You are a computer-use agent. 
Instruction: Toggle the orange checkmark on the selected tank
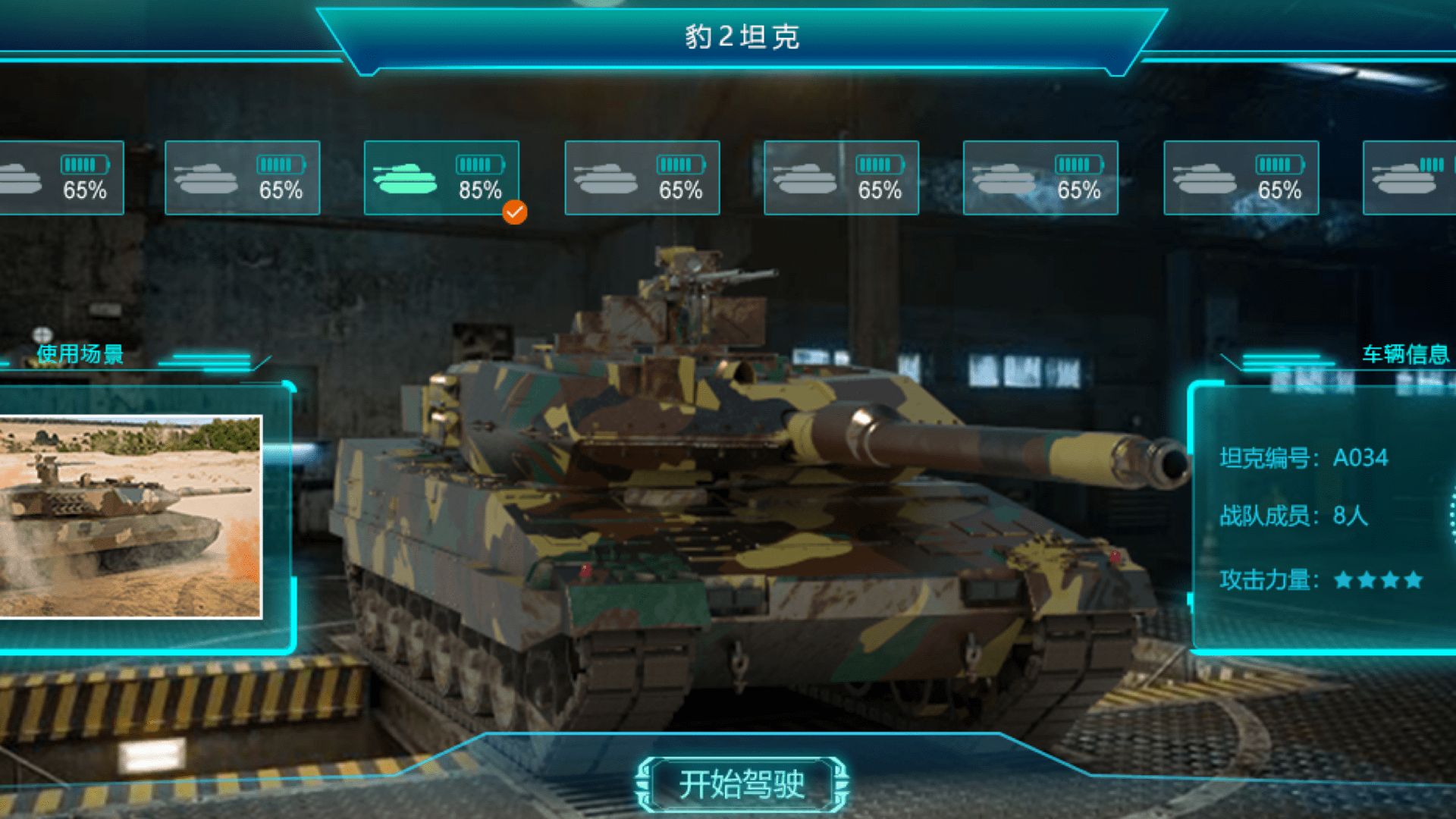[x=515, y=213]
